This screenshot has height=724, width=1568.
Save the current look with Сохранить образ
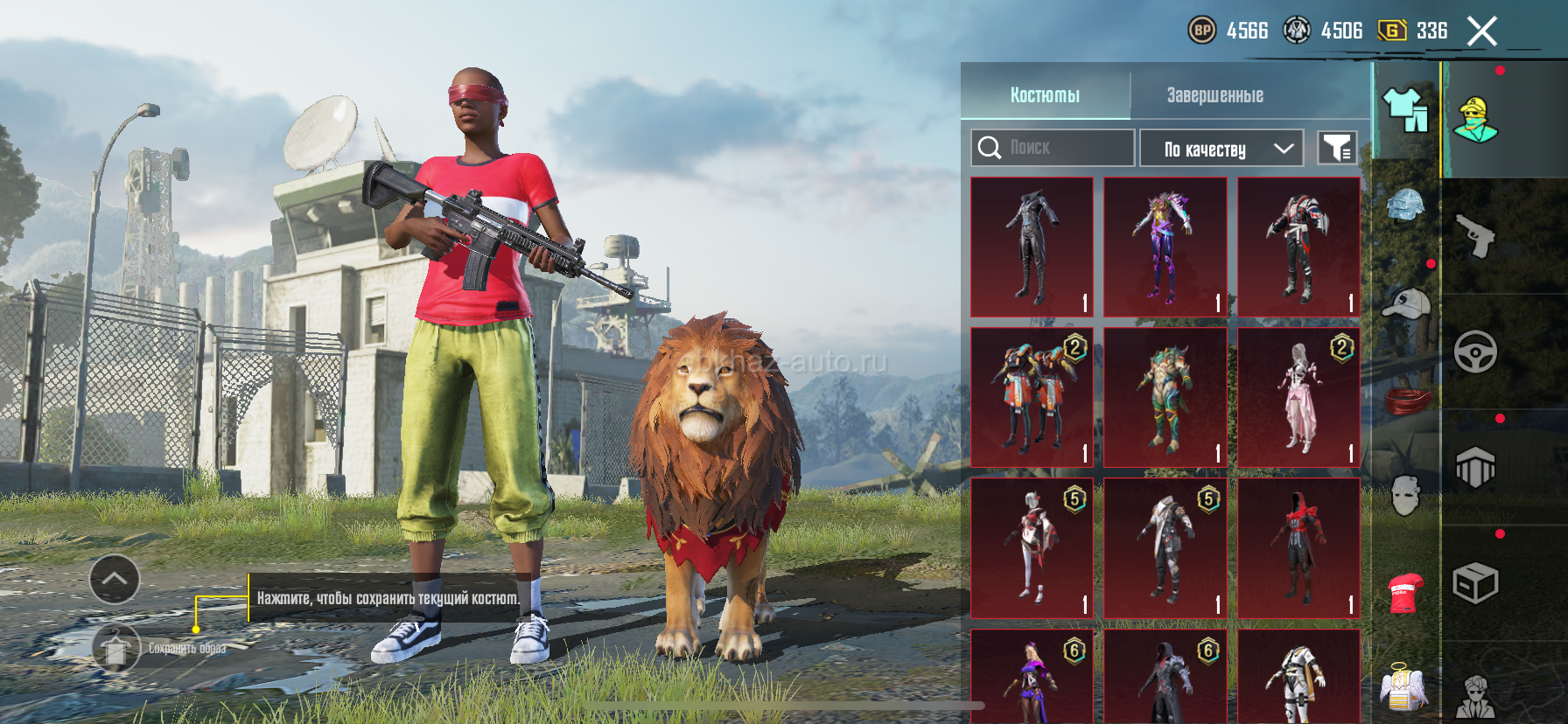pos(116,648)
